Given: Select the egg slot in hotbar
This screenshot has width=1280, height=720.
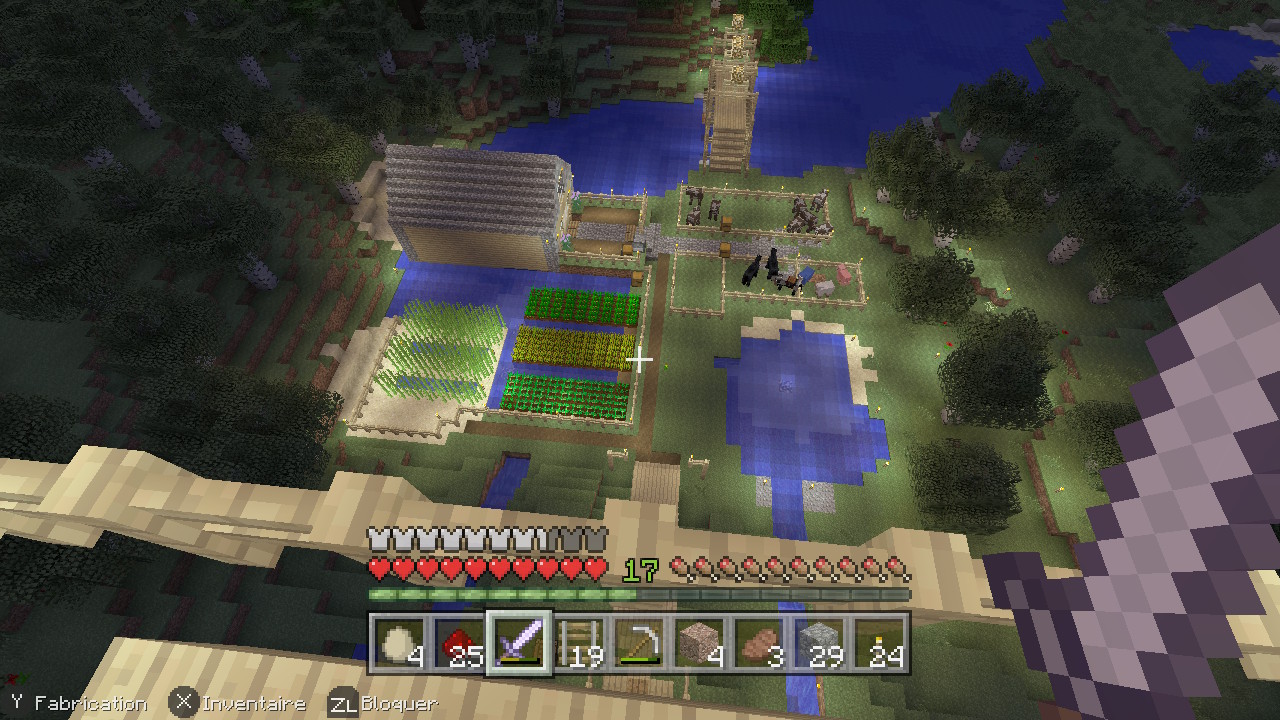Looking at the screenshot, I should pyautogui.click(x=400, y=643).
